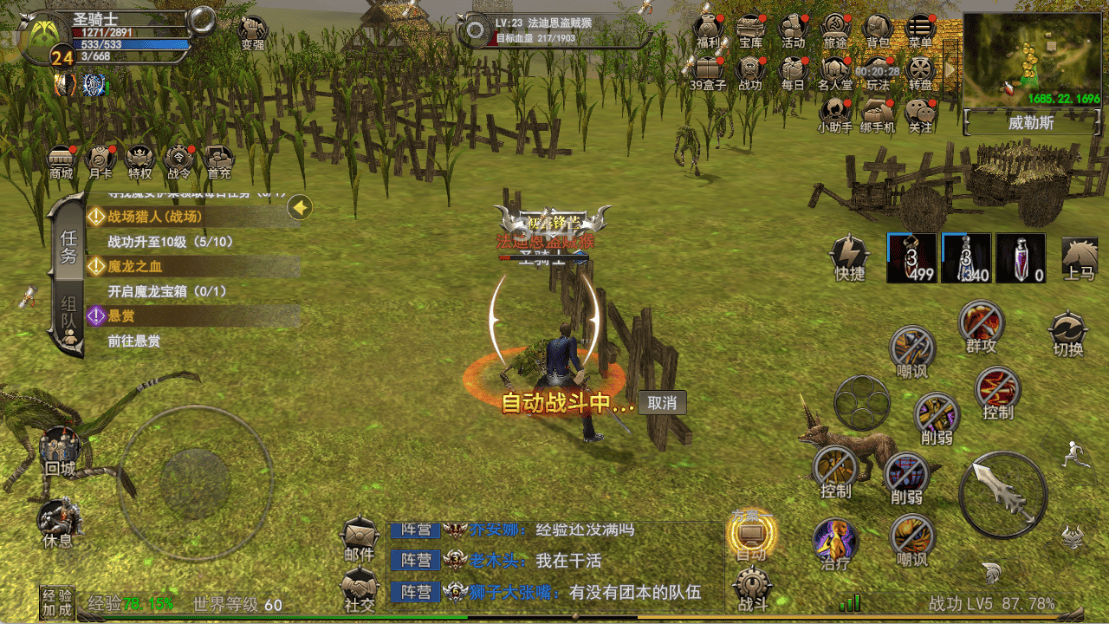Activate the 切换 switch button

(1068, 333)
